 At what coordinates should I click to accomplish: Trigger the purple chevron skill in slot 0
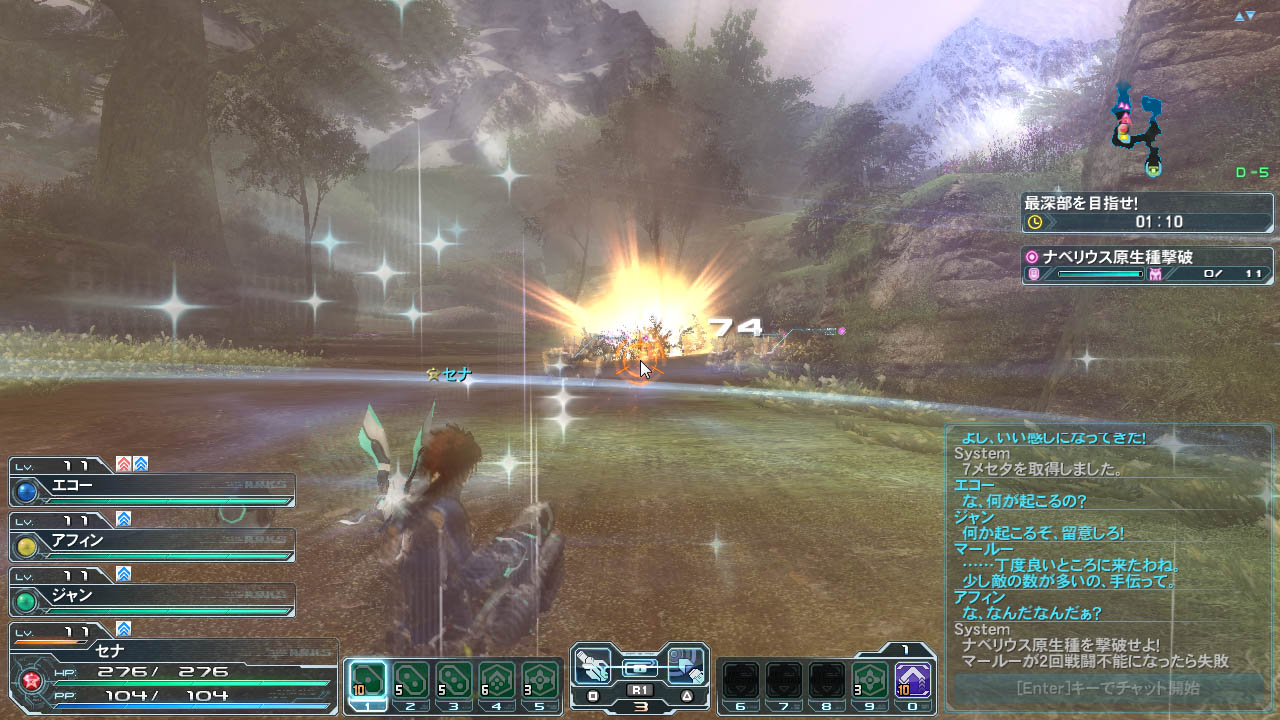pos(913,680)
